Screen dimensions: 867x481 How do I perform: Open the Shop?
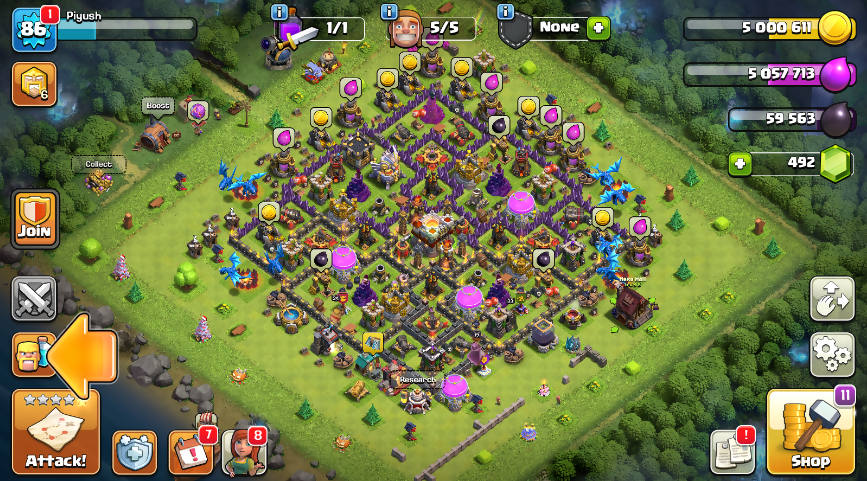pyautogui.click(x=810, y=432)
